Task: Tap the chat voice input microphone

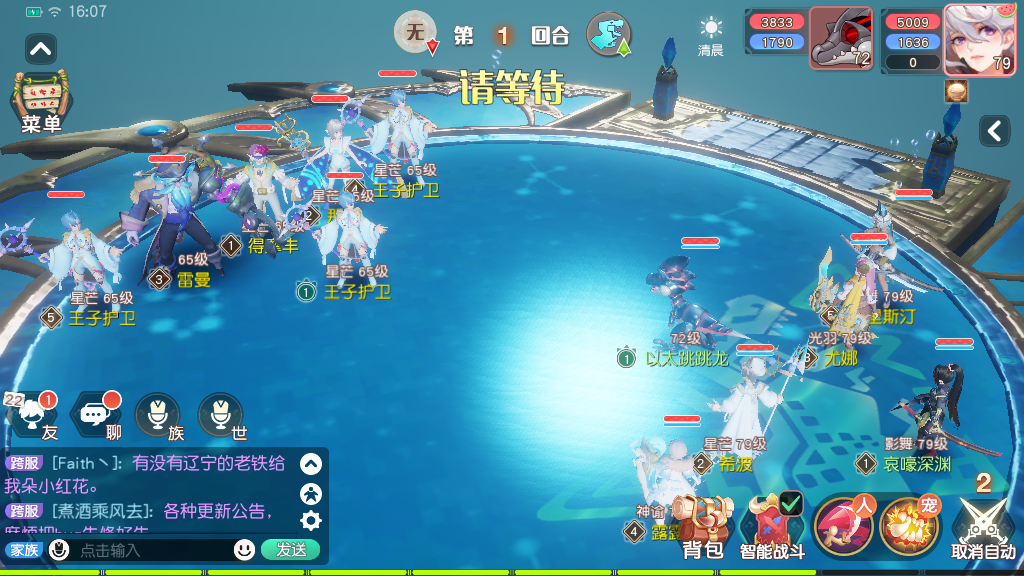Action: 59,549
